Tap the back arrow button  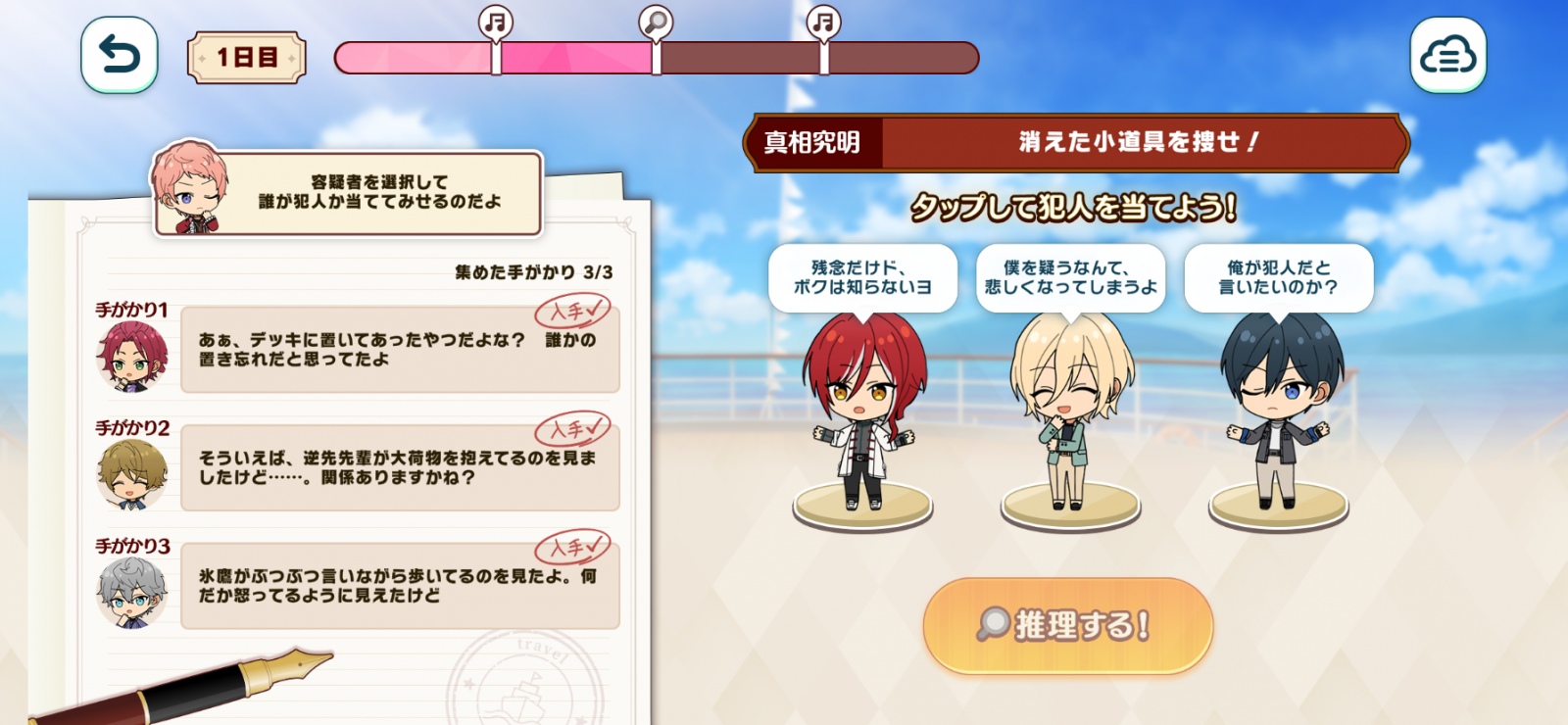point(119,55)
